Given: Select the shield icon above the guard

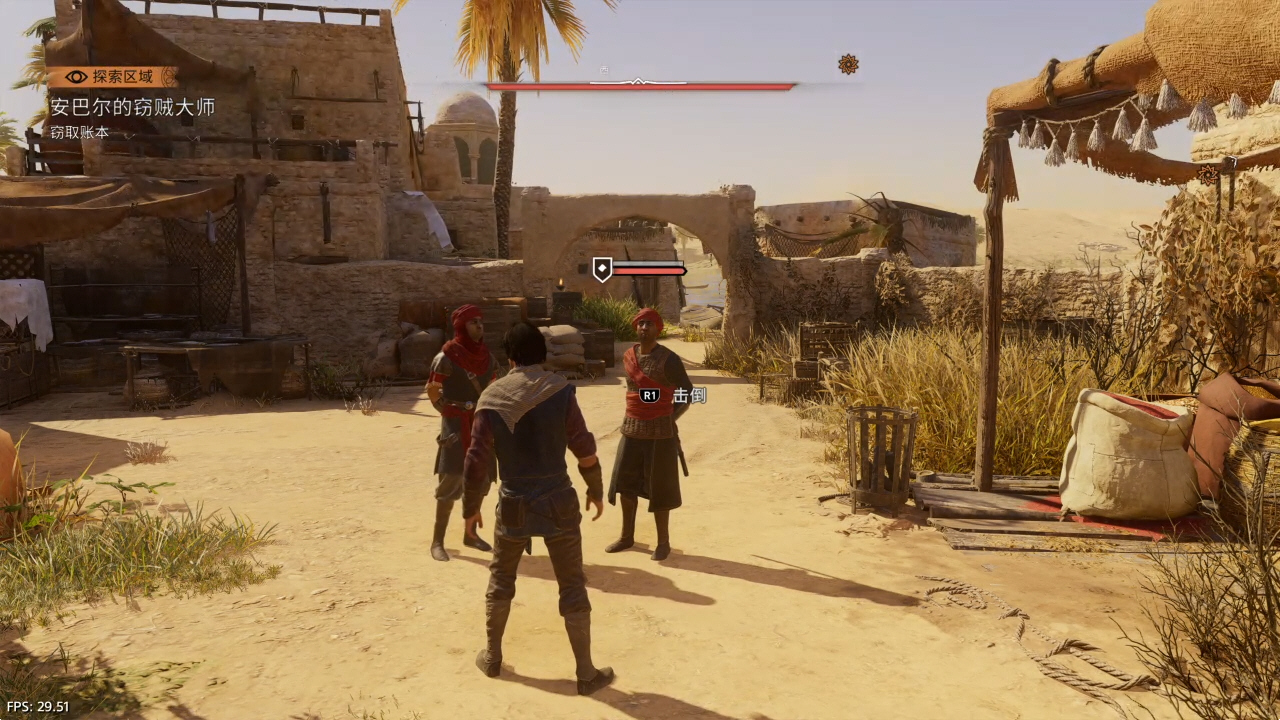Looking at the screenshot, I should 602,269.
